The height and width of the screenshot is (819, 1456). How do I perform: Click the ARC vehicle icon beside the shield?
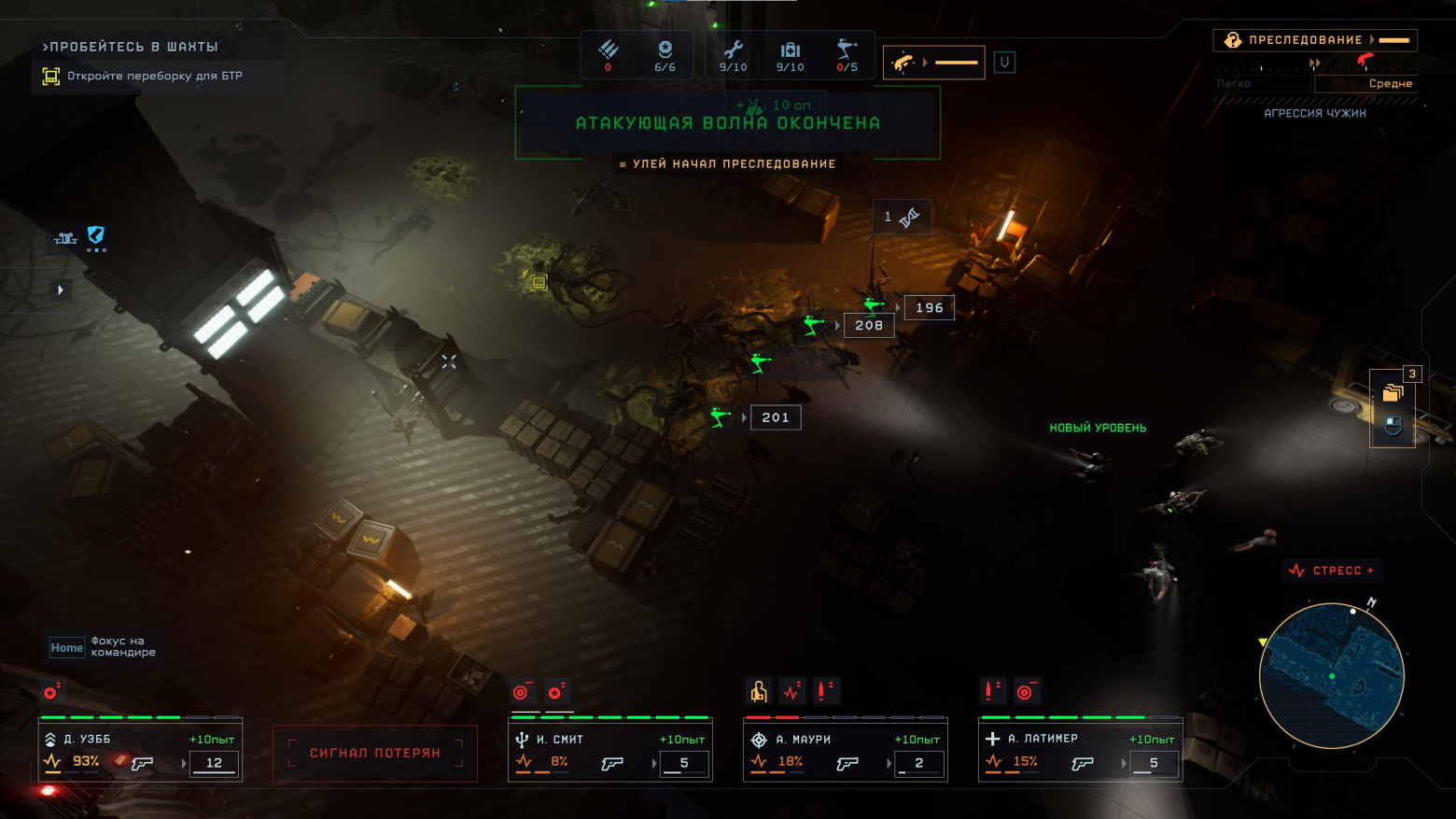click(x=65, y=238)
